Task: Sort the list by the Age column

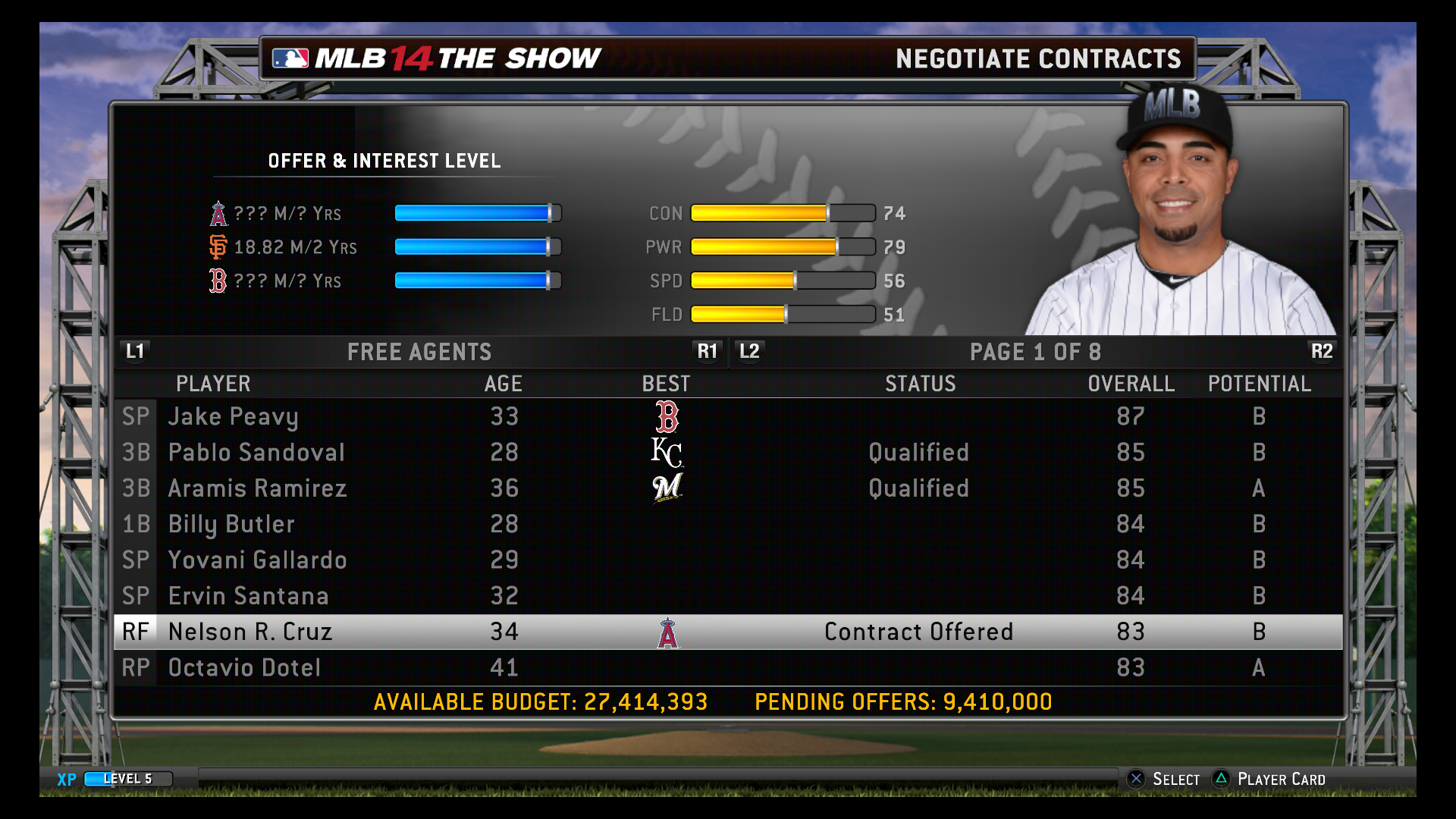Action: tap(503, 384)
